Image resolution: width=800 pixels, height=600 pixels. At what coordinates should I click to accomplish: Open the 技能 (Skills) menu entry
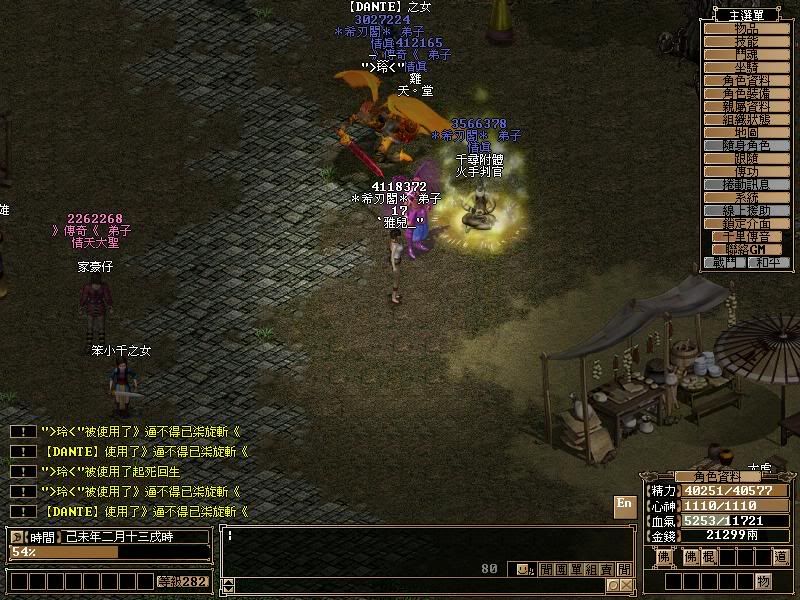click(747, 41)
